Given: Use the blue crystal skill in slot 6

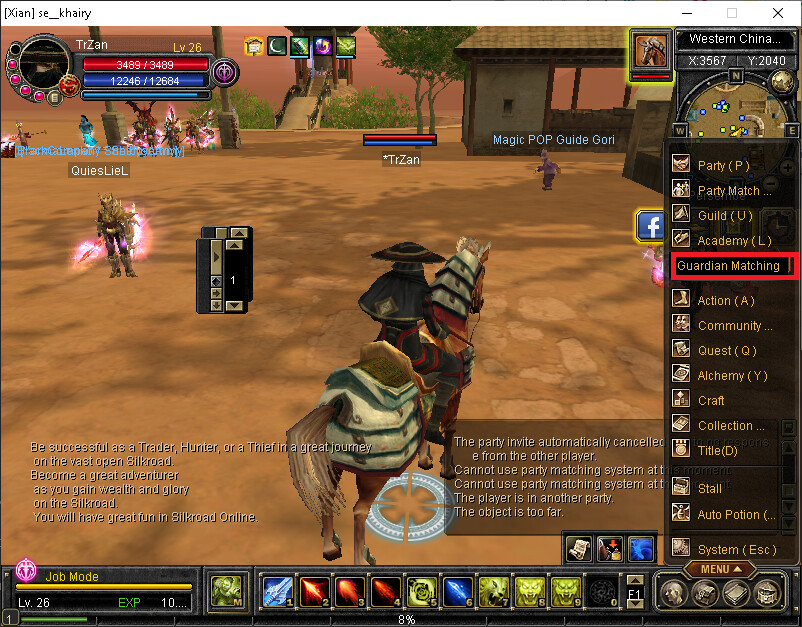Looking at the screenshot, I should point(456,591).
